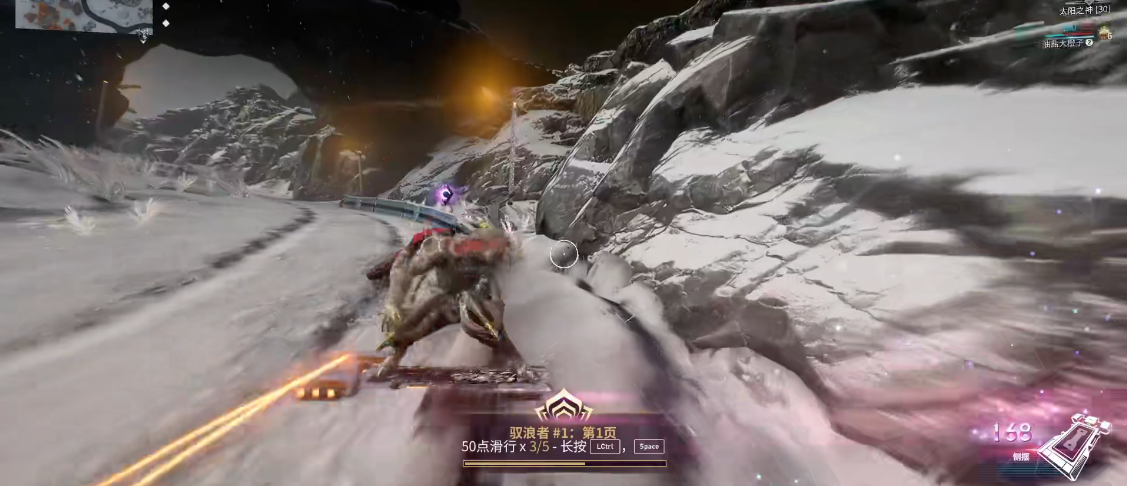1127x486 pixels.
Task: Select the 太阳之神 [30] name label
Action: click(1084, 10)
